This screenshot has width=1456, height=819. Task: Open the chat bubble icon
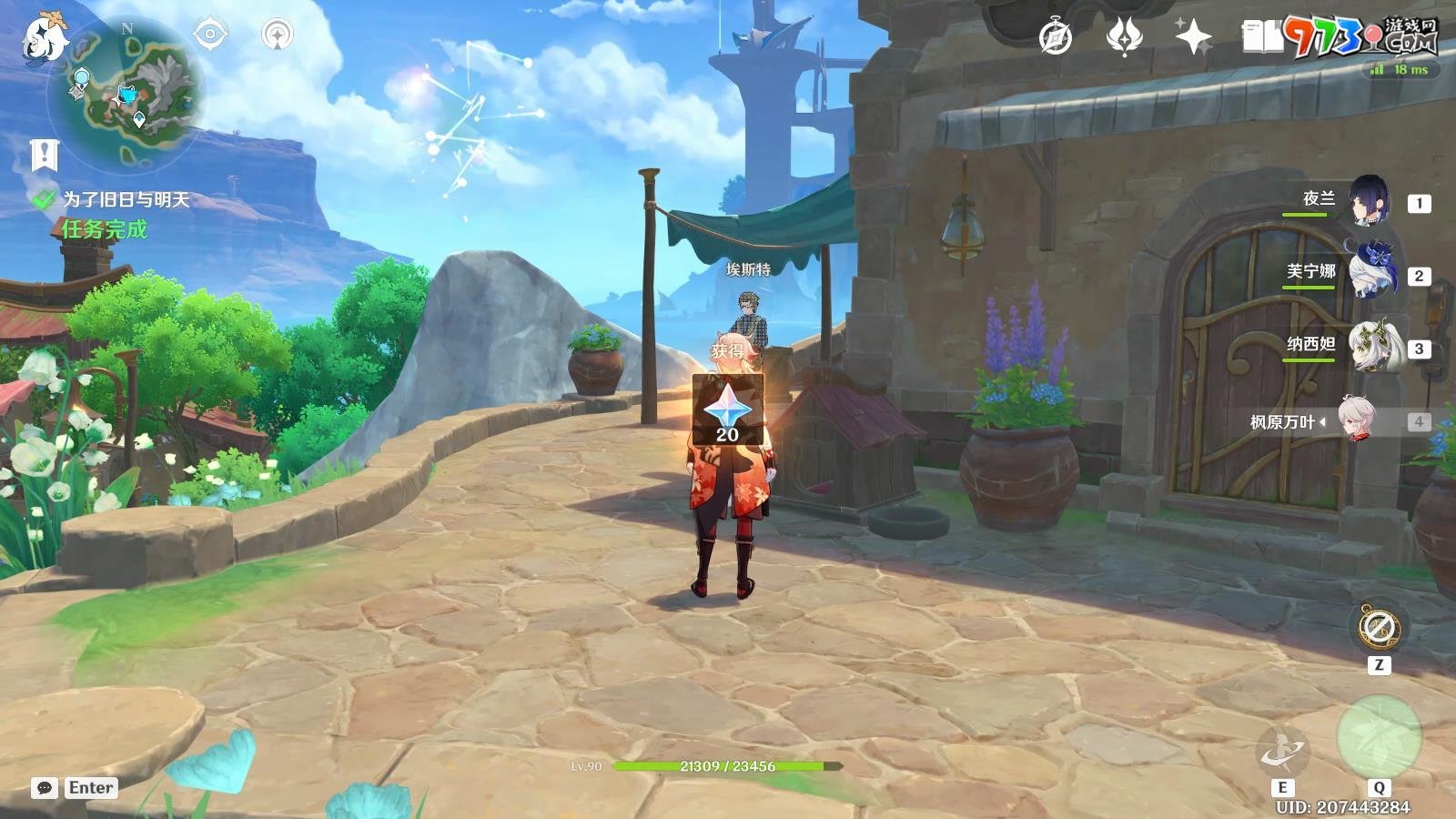click(45, 788)
